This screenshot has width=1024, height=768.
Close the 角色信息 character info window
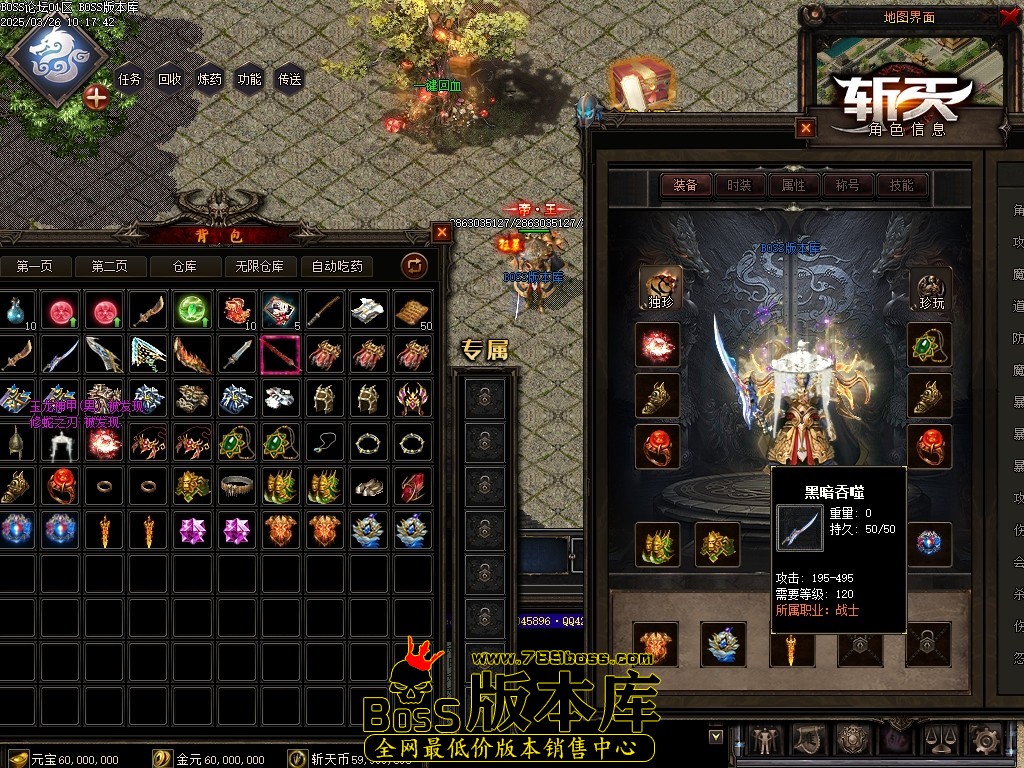point(806,128)
